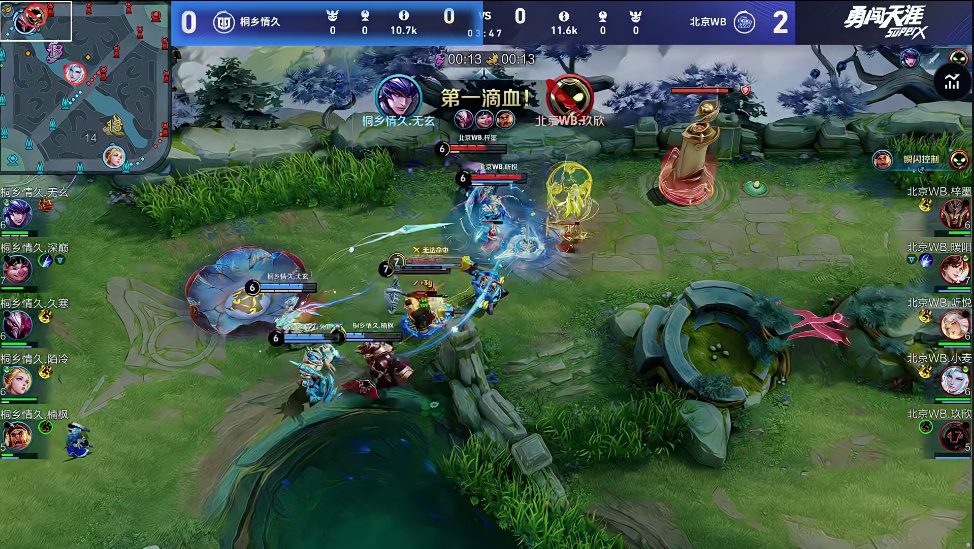Select 北京WB.小麦 hero portrait
This screenshot has height=549, width=974.
click(x=955, y=381)
